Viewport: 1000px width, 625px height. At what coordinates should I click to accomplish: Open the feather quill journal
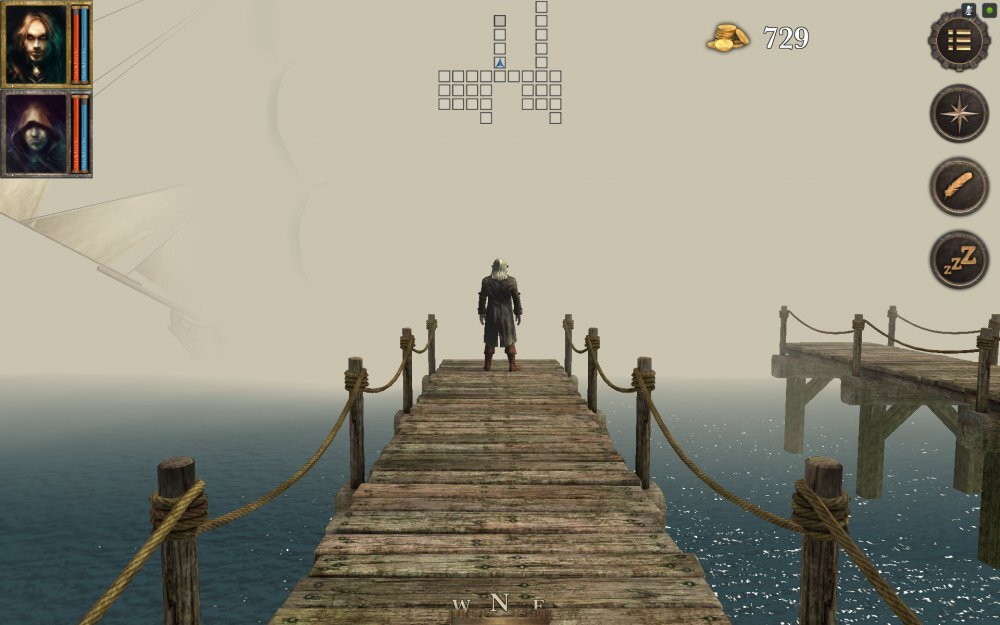click(959, 186)
